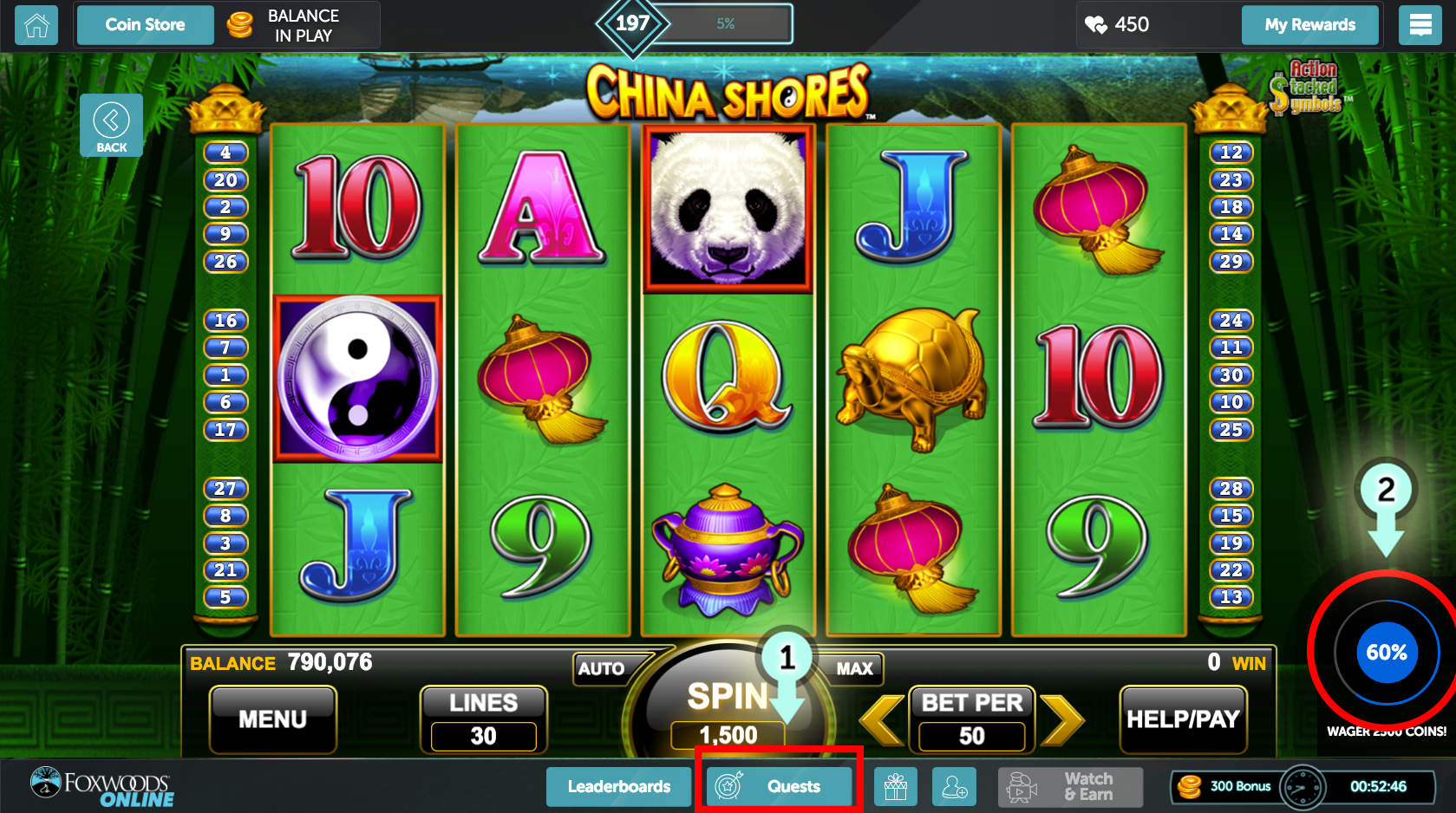Viewport: 1456px width, 813px height.
Task: Open the hamburger menu
Action: [x=1420, y=25]
